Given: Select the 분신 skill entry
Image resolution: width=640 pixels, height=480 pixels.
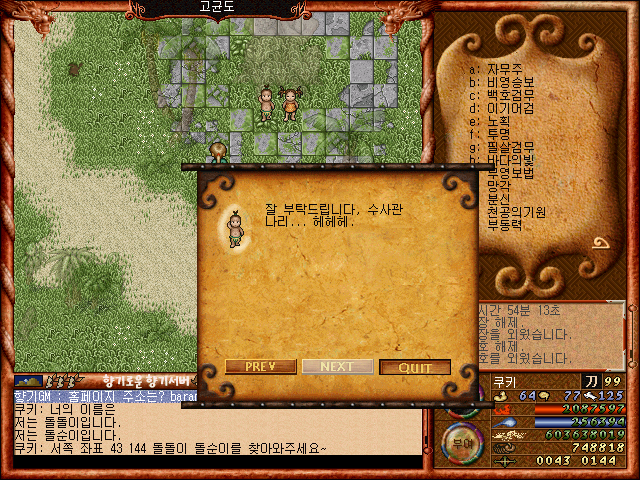Looking at the screenshot, I should (498, 199).
